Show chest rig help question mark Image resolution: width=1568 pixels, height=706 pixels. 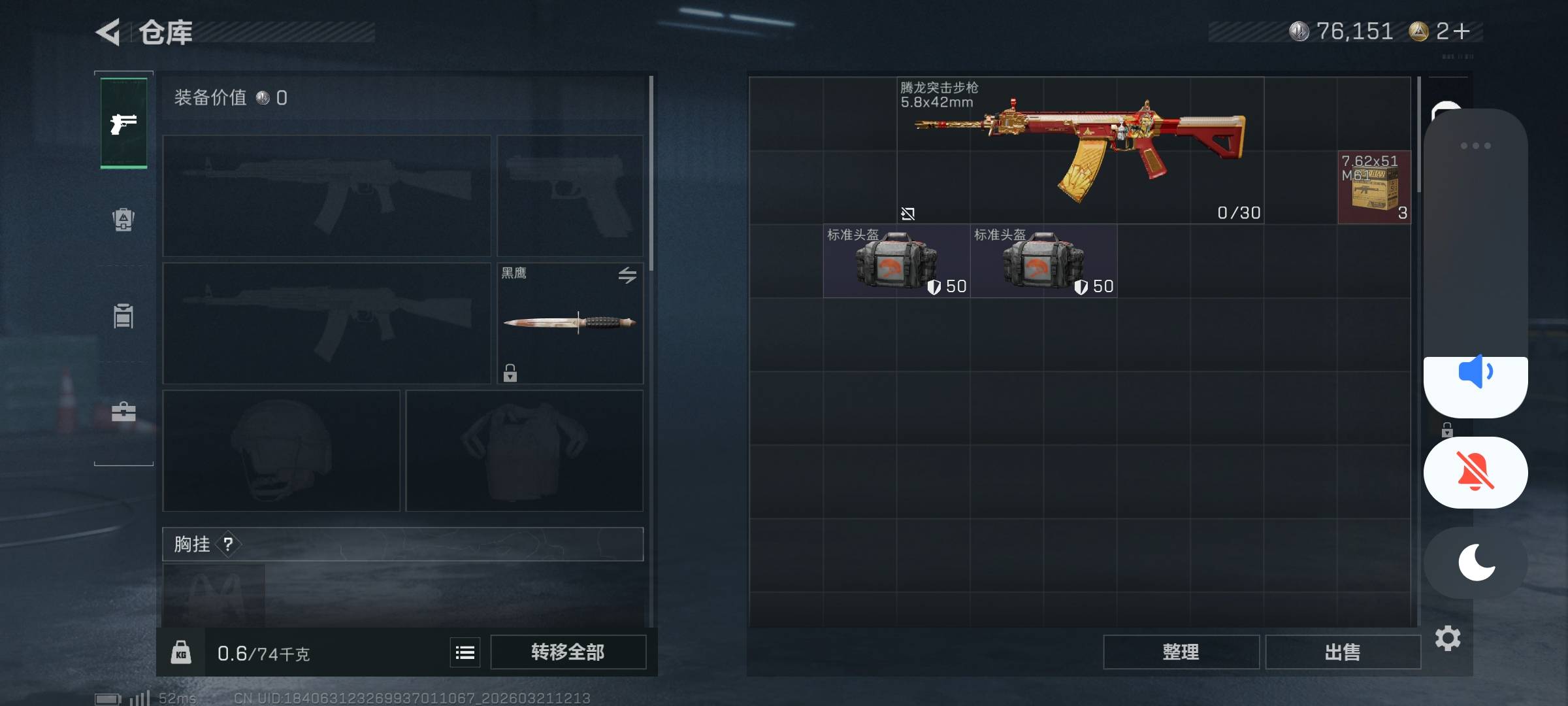point(228,544)
